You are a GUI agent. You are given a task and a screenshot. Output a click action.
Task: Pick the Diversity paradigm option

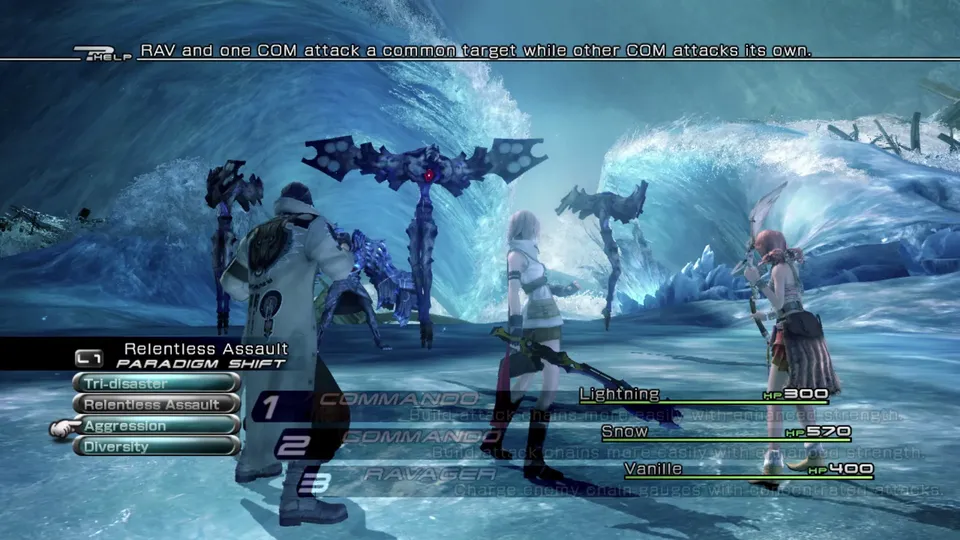[x=156, y=447]
